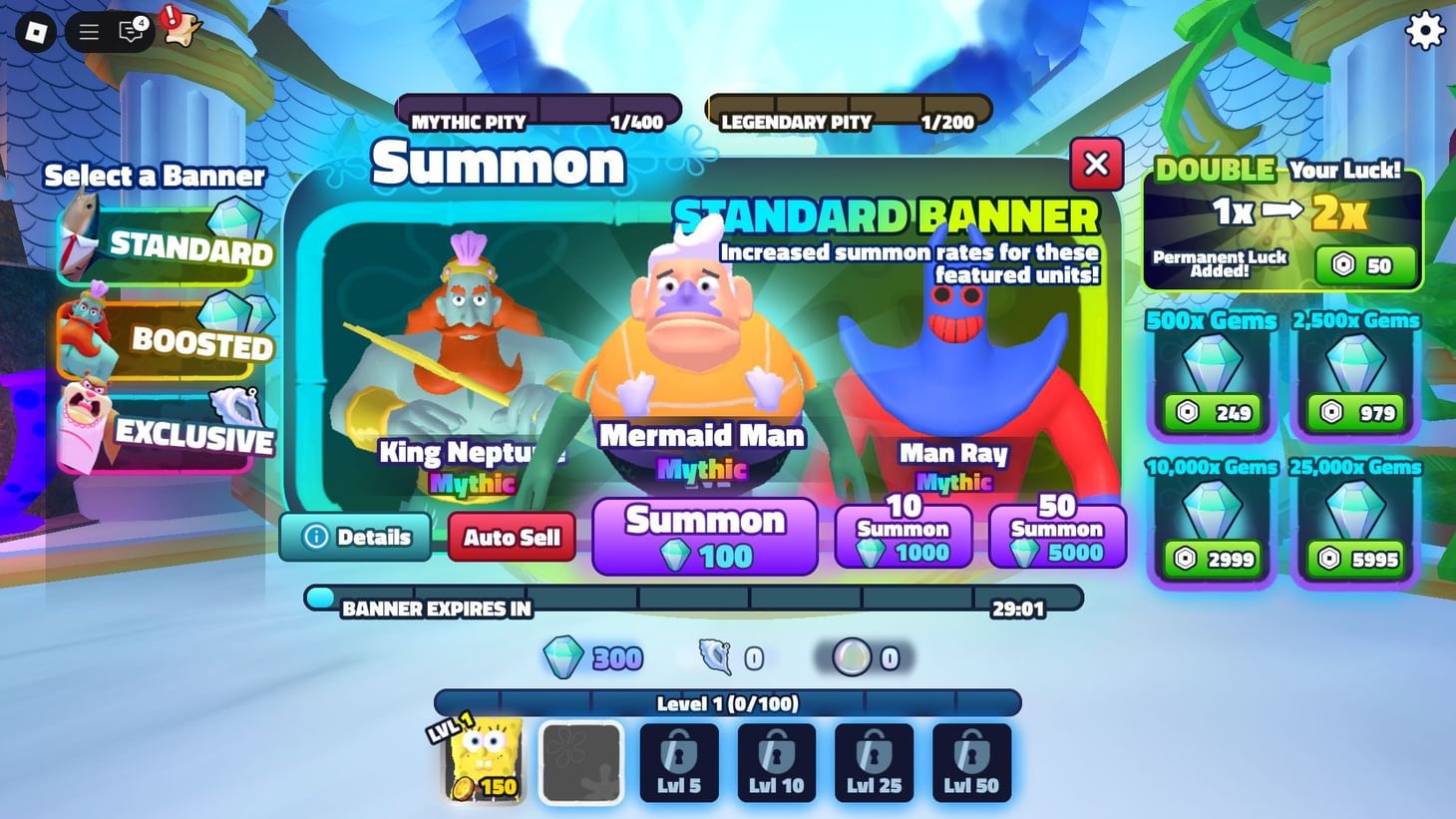Image resolution: width=1456 pixels, height=819 pixels.
Task: Purchase Double Your Luck for 50 Robux
Action: click(x=1364, y=264)
